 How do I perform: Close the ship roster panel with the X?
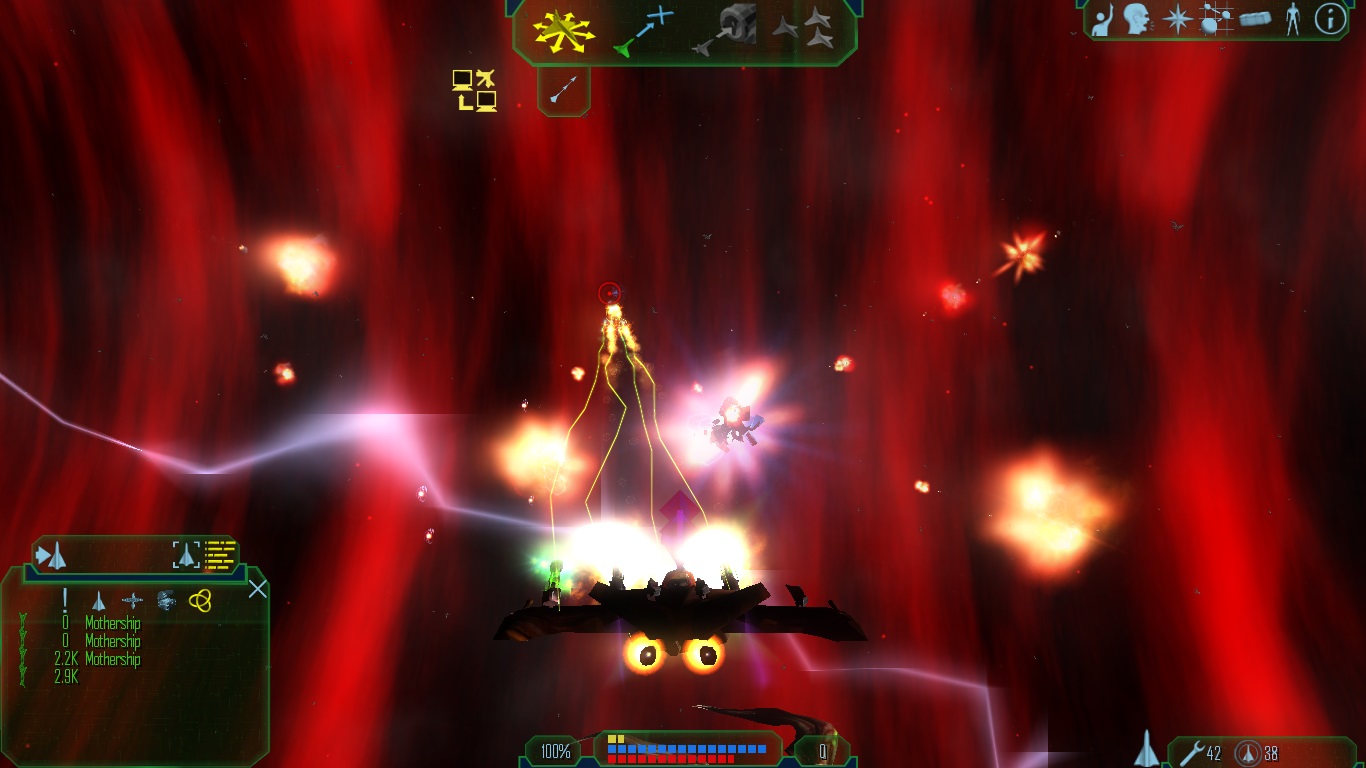(257, 589)
